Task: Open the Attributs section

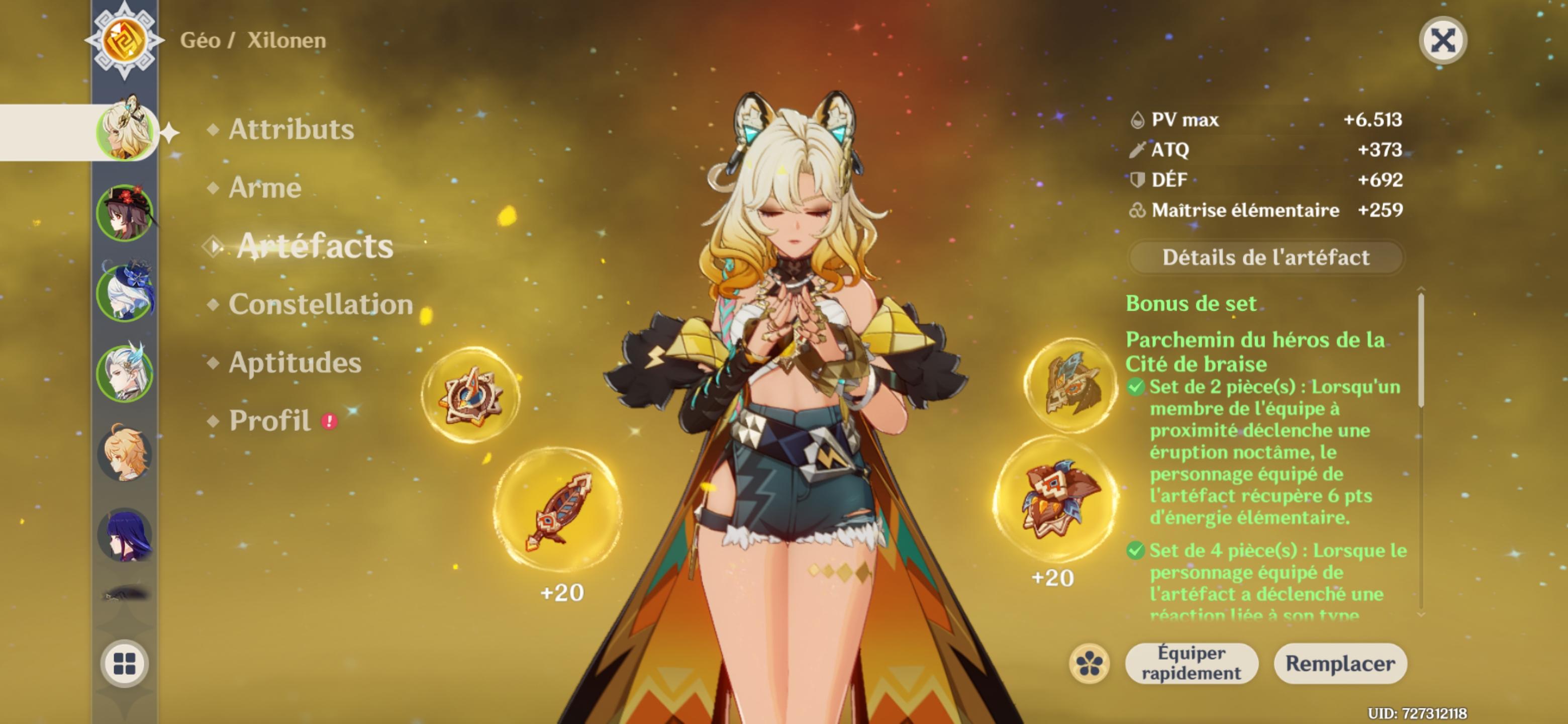Action: click(x=288, y=129)
